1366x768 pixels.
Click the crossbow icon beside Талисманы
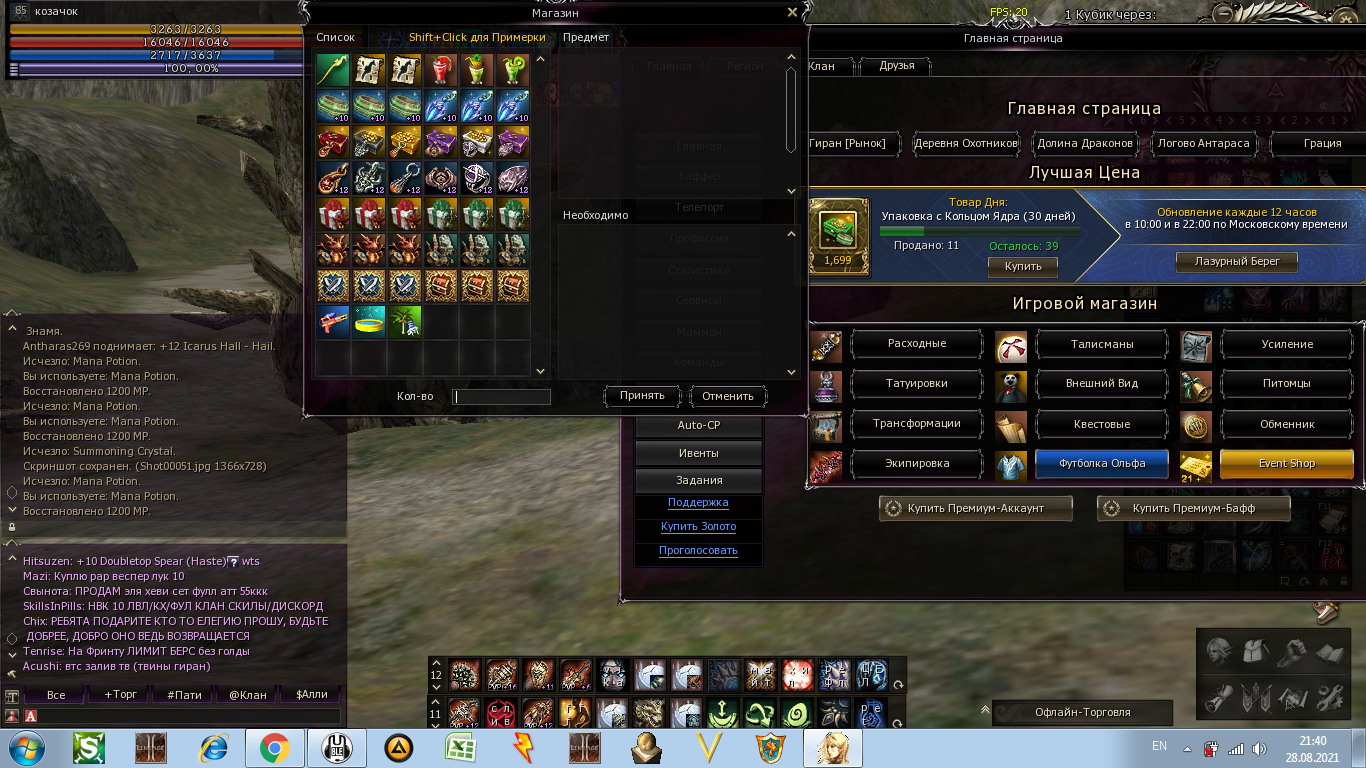[1010, 344]
